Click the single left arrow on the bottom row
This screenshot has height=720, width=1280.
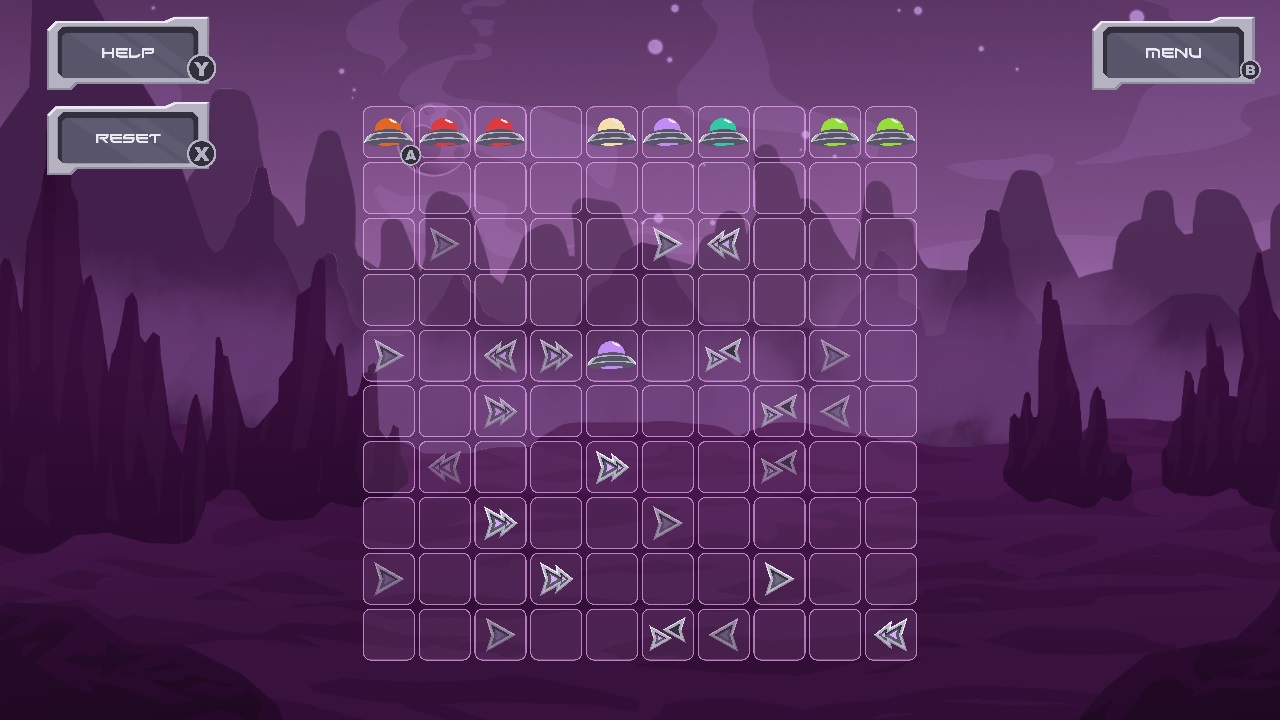725,633
